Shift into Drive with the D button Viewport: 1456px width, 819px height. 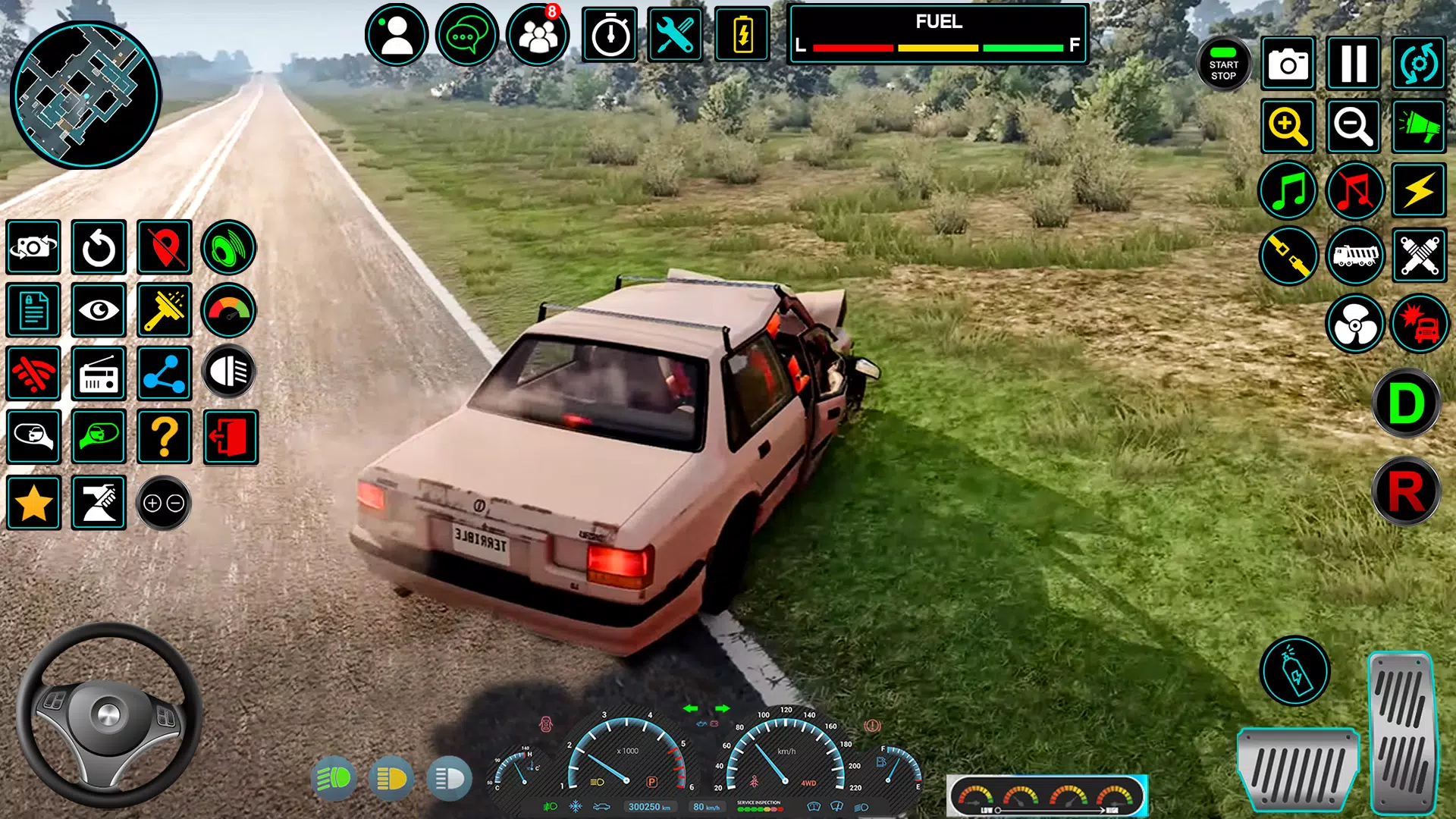tap(1405, 403)
